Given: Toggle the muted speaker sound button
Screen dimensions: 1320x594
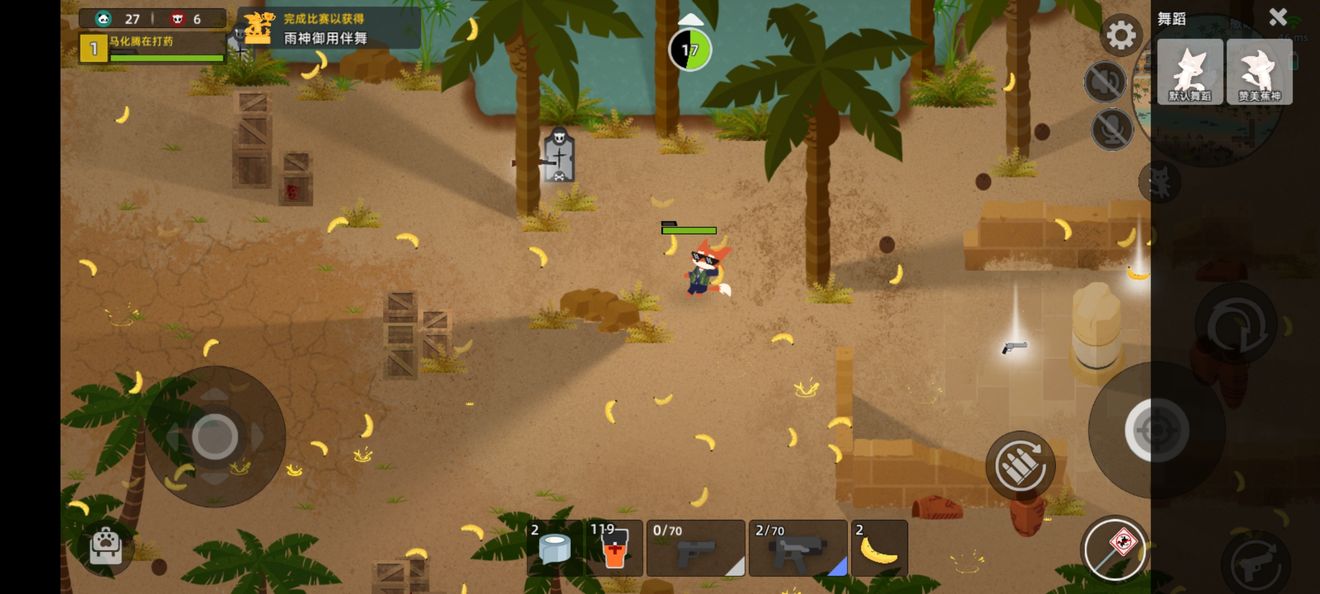Looking at the screenshot, I should 1105,82.
